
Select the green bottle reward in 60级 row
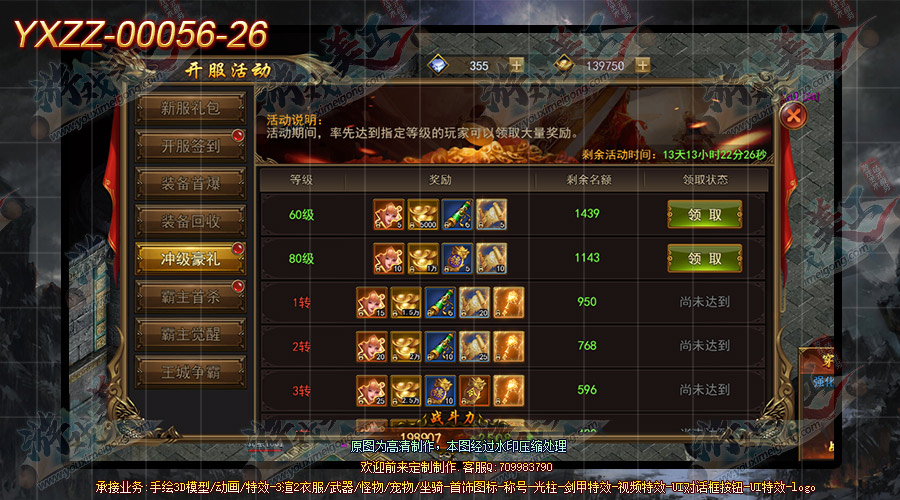pos(457,214)
